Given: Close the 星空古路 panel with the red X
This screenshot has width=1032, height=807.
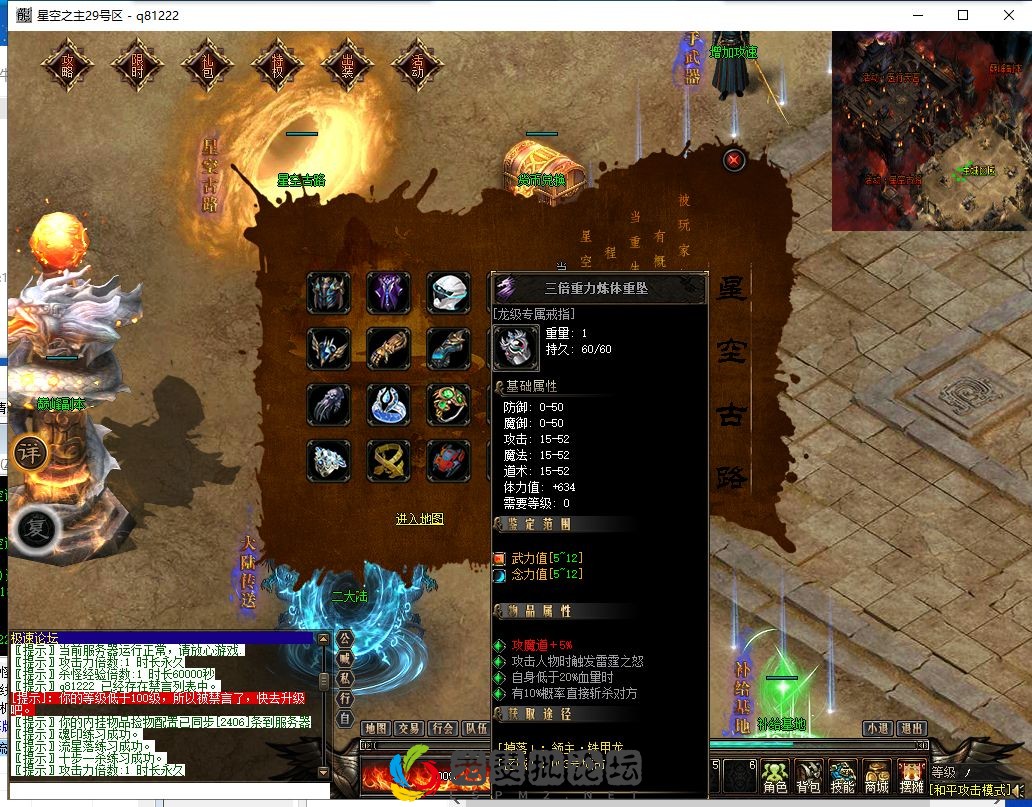Looking at the screenshot, I should [x=734, y=159].
